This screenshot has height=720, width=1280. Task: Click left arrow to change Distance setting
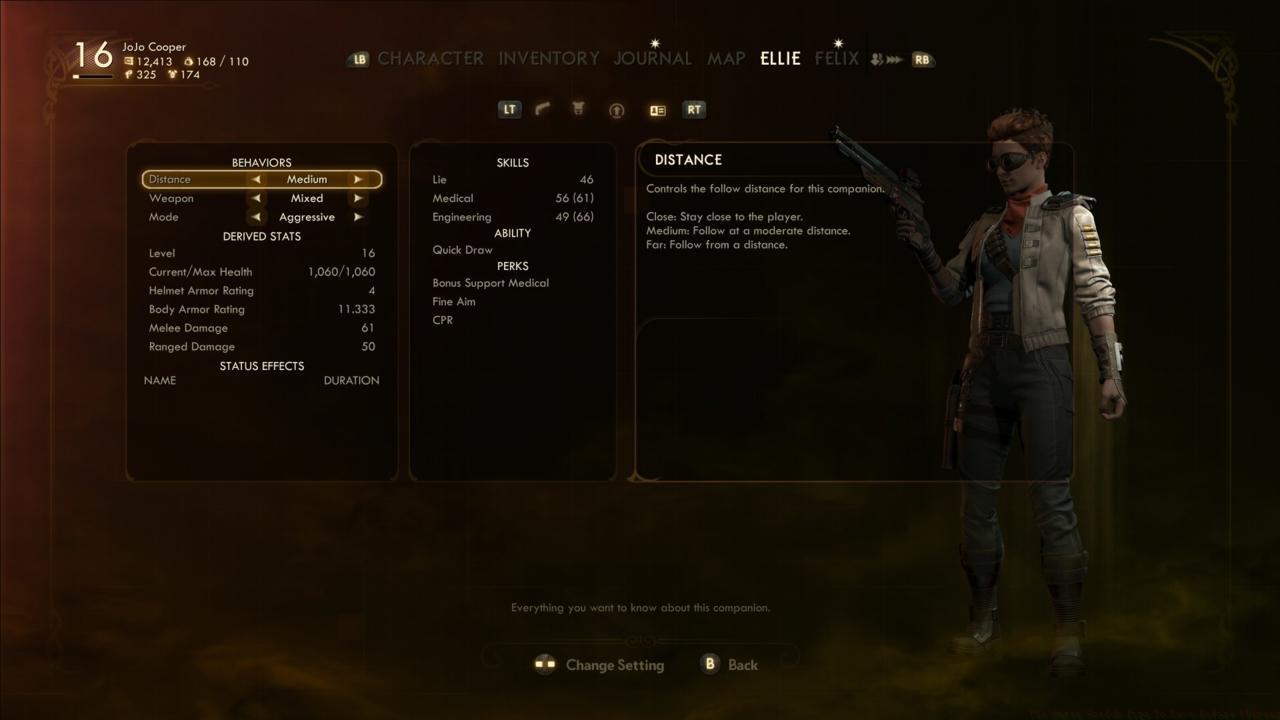(256, 179)
